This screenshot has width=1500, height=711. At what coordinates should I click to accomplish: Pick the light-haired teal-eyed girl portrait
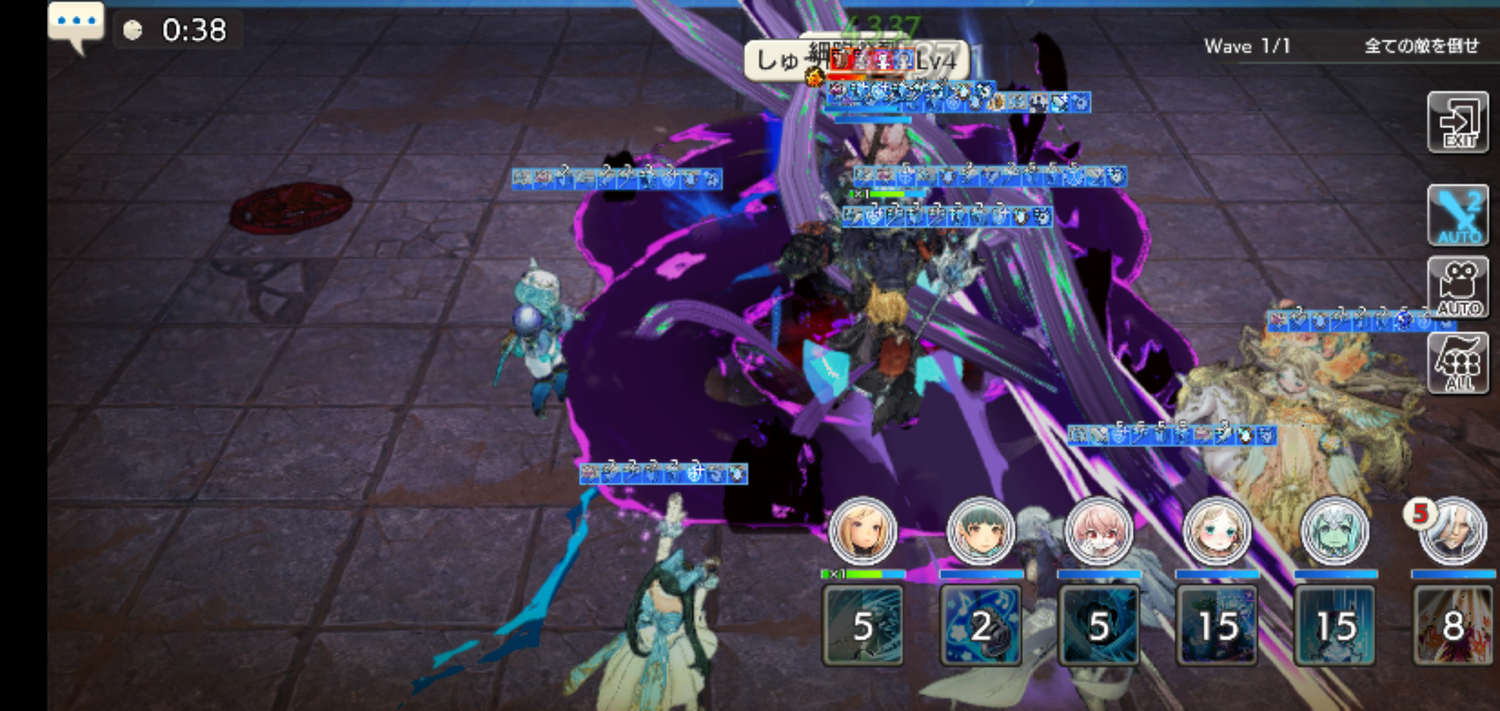click(x=1217, y=531)
